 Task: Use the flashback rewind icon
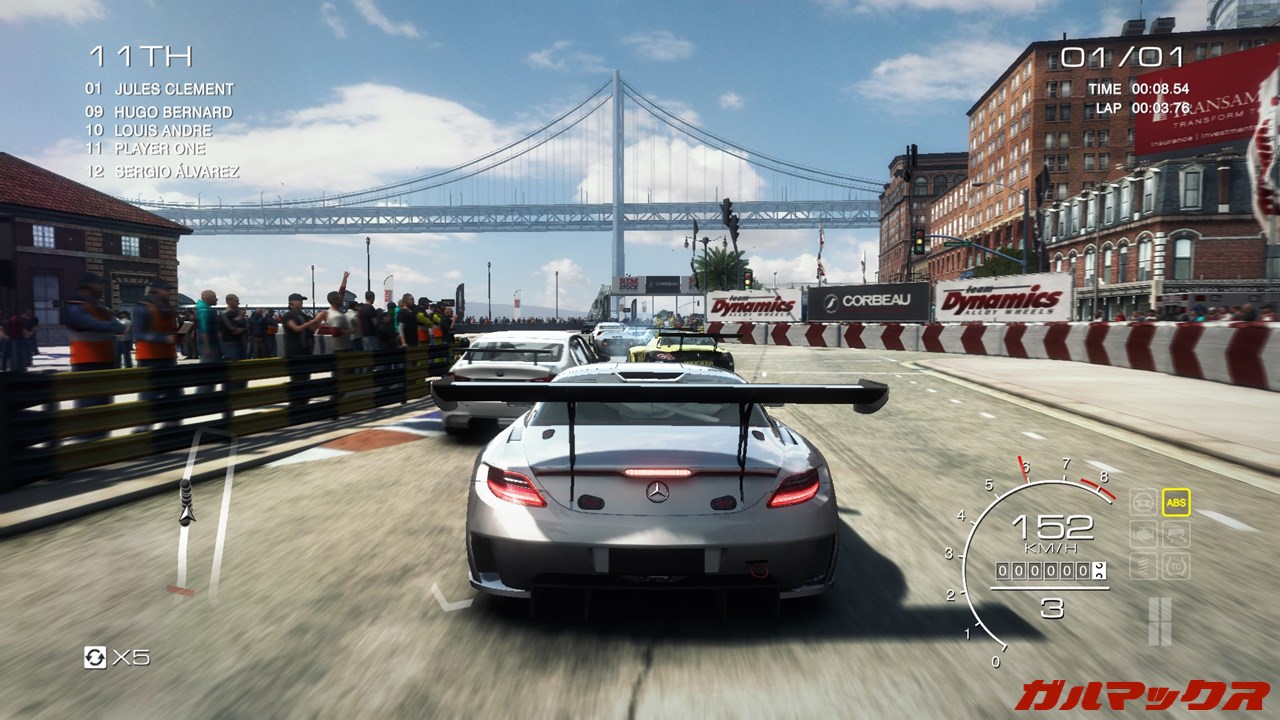(x=95, y=657)
